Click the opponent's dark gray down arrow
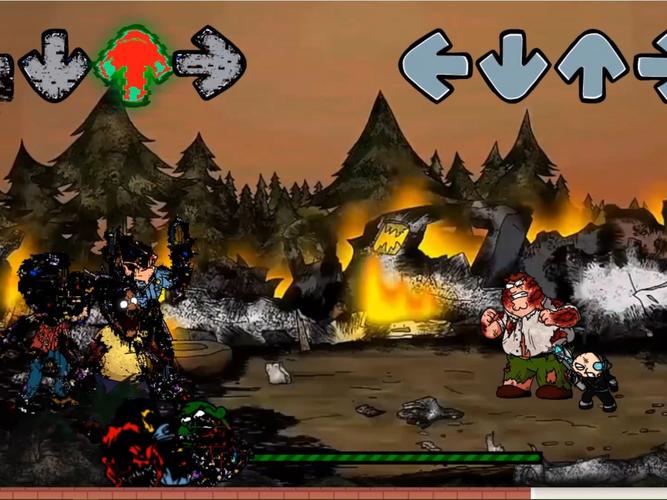667x500 pixels. point(54,65)
